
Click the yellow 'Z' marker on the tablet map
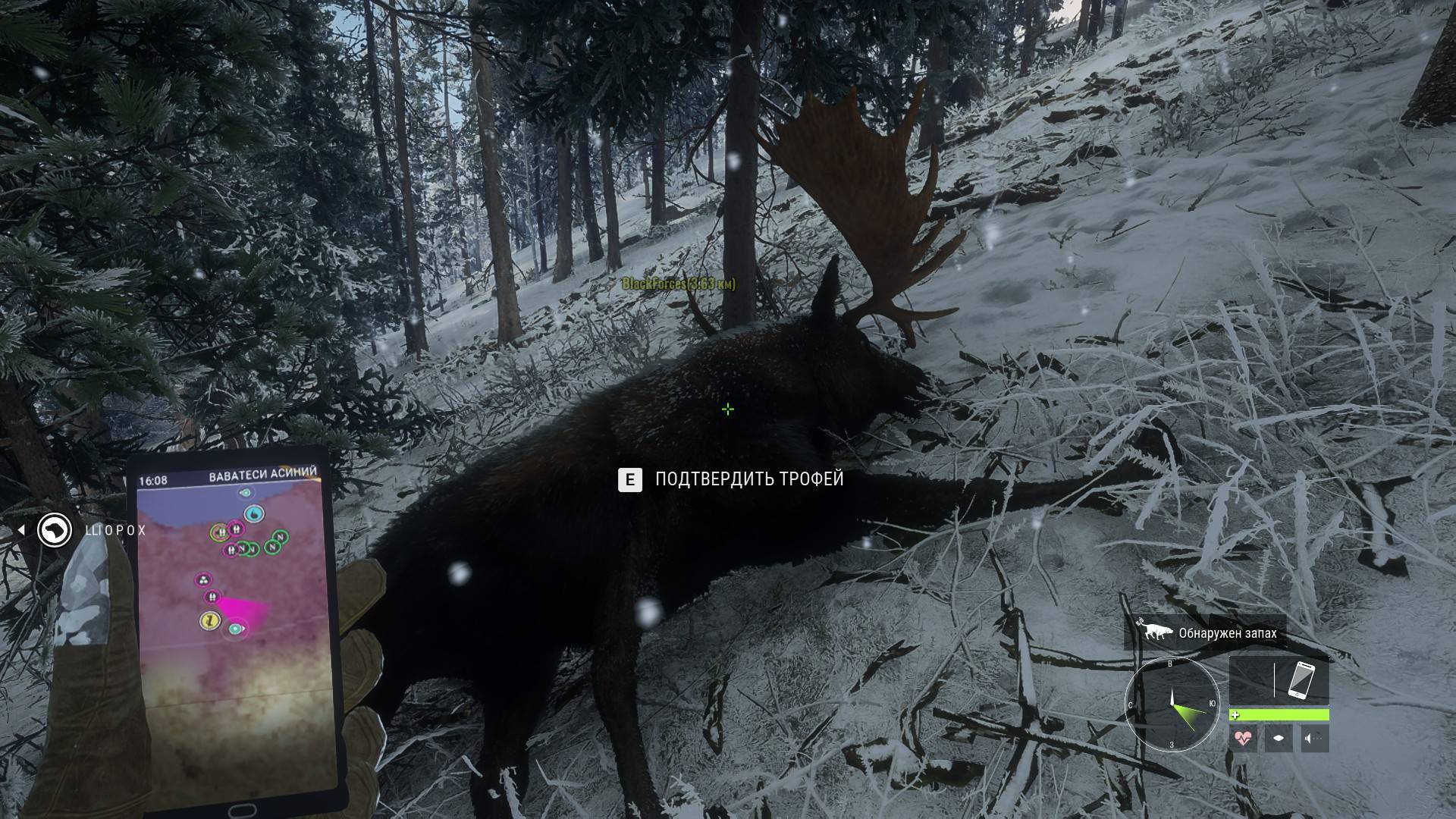(x=211, y=621)
